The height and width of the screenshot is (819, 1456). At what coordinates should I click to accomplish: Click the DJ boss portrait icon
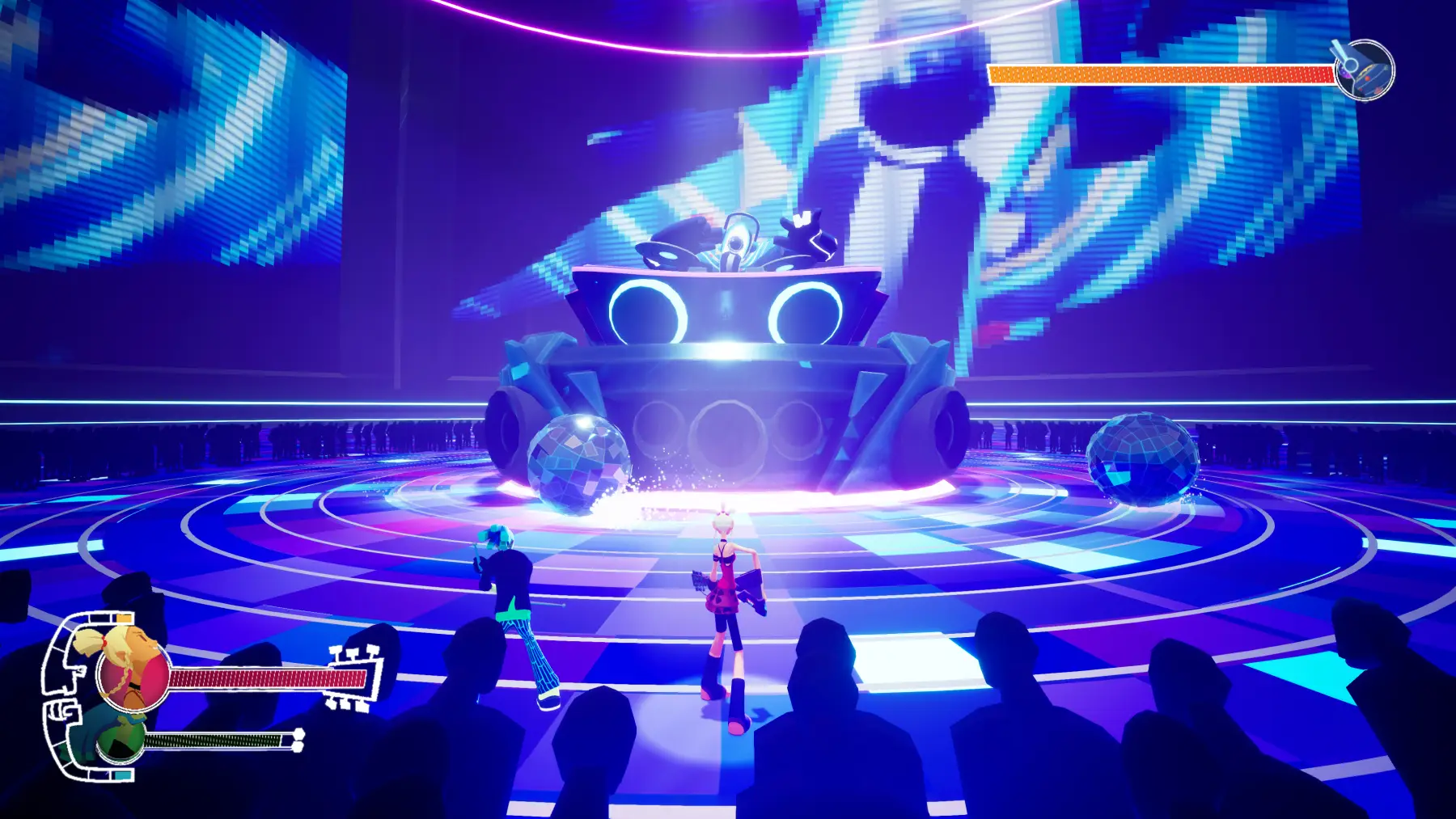[x=1364, y=70]
